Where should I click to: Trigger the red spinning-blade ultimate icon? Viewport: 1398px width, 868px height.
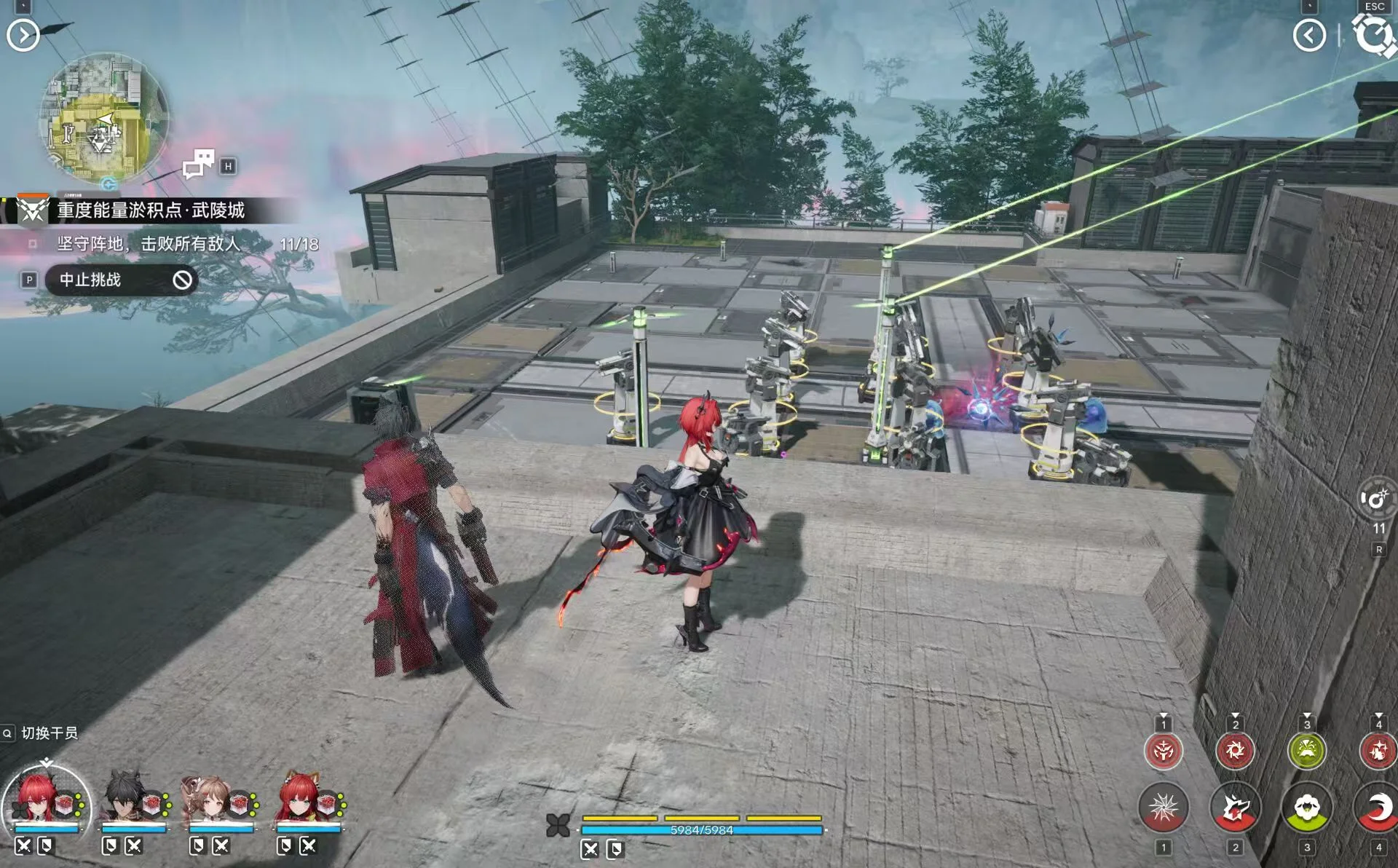(1235, 750)
